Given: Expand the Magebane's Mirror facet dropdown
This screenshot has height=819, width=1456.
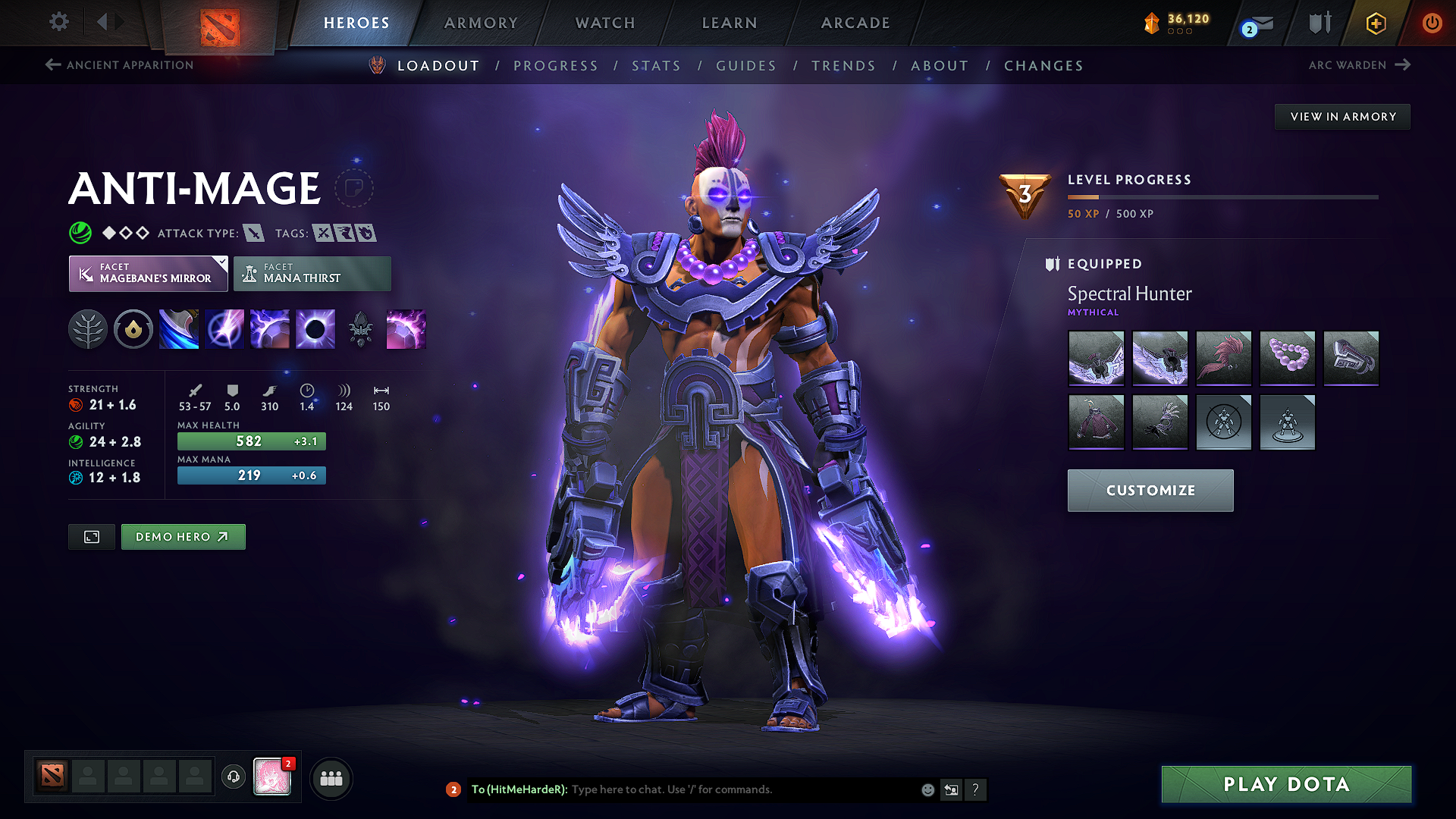Looking at the screenshot, I should click(221, 264).
